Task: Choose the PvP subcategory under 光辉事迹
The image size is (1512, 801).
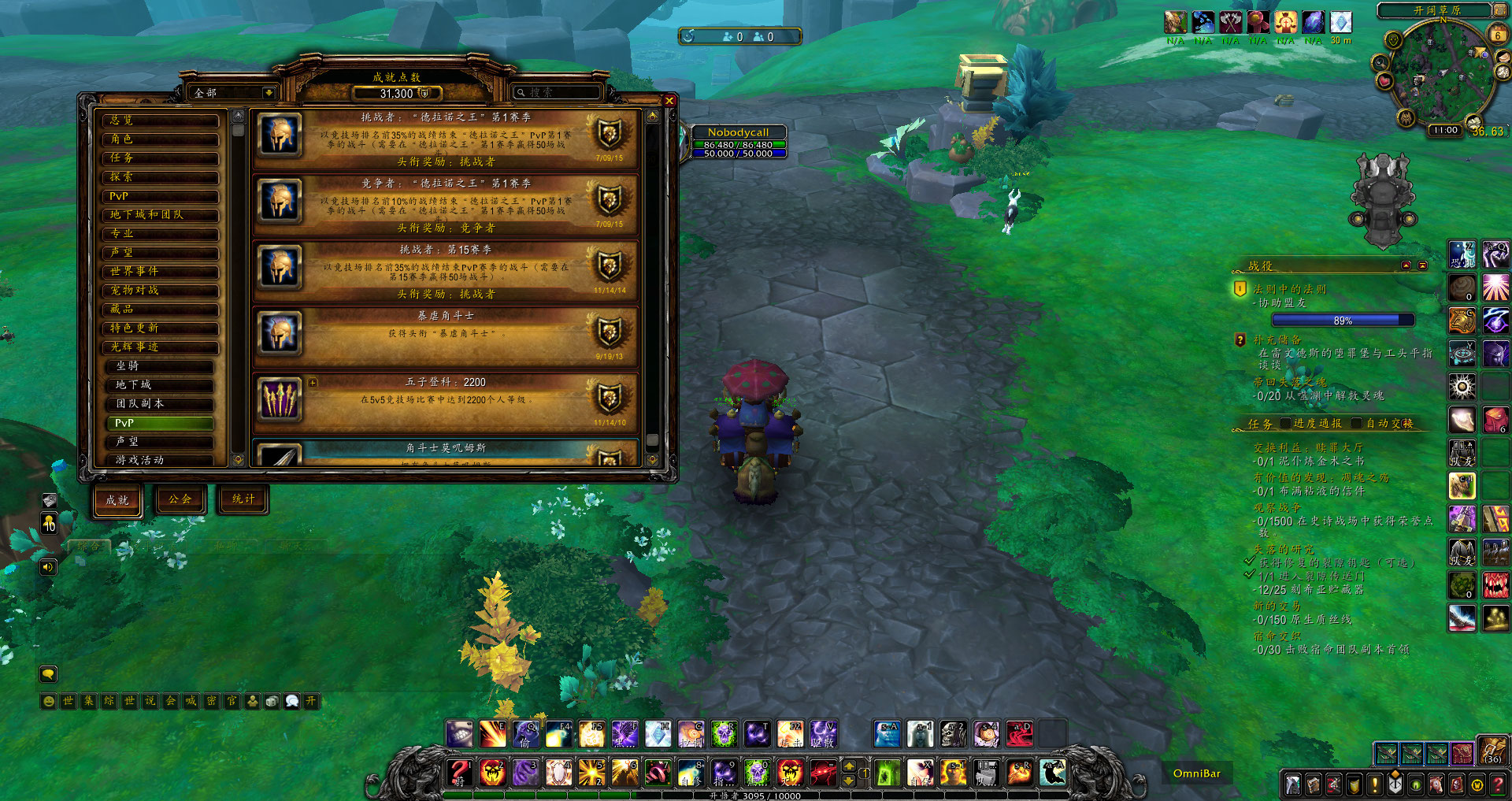Action: tap(161, 423)
